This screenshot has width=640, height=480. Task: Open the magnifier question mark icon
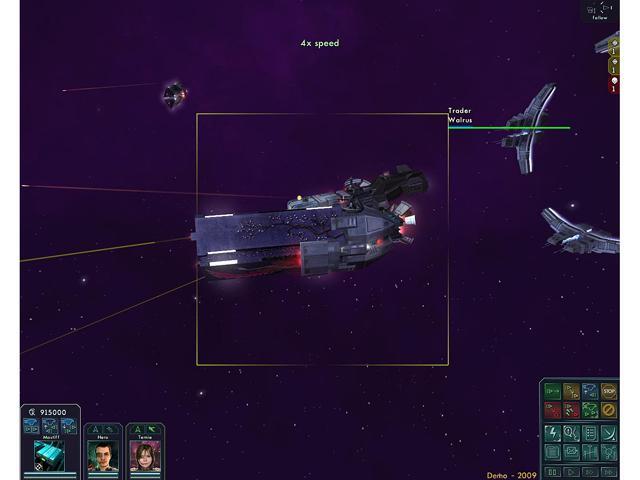click(x=572, y=433)
